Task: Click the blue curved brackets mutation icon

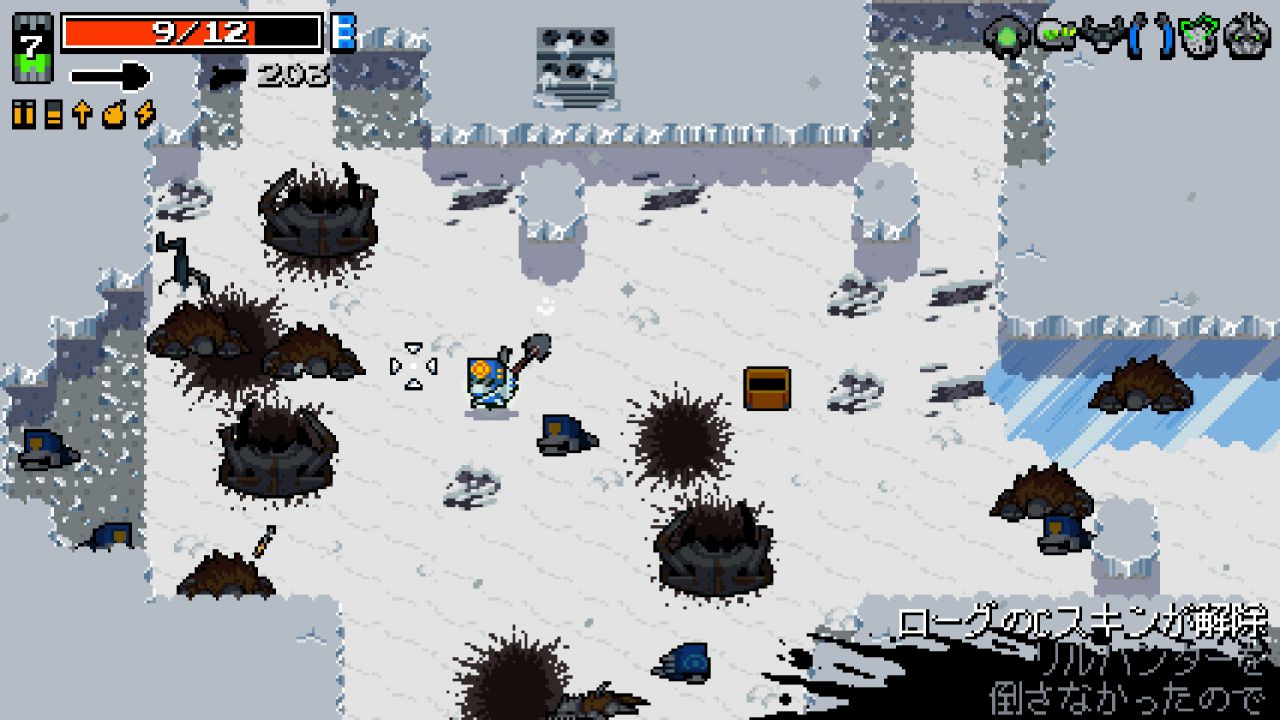Action: tap(1151, 36)
